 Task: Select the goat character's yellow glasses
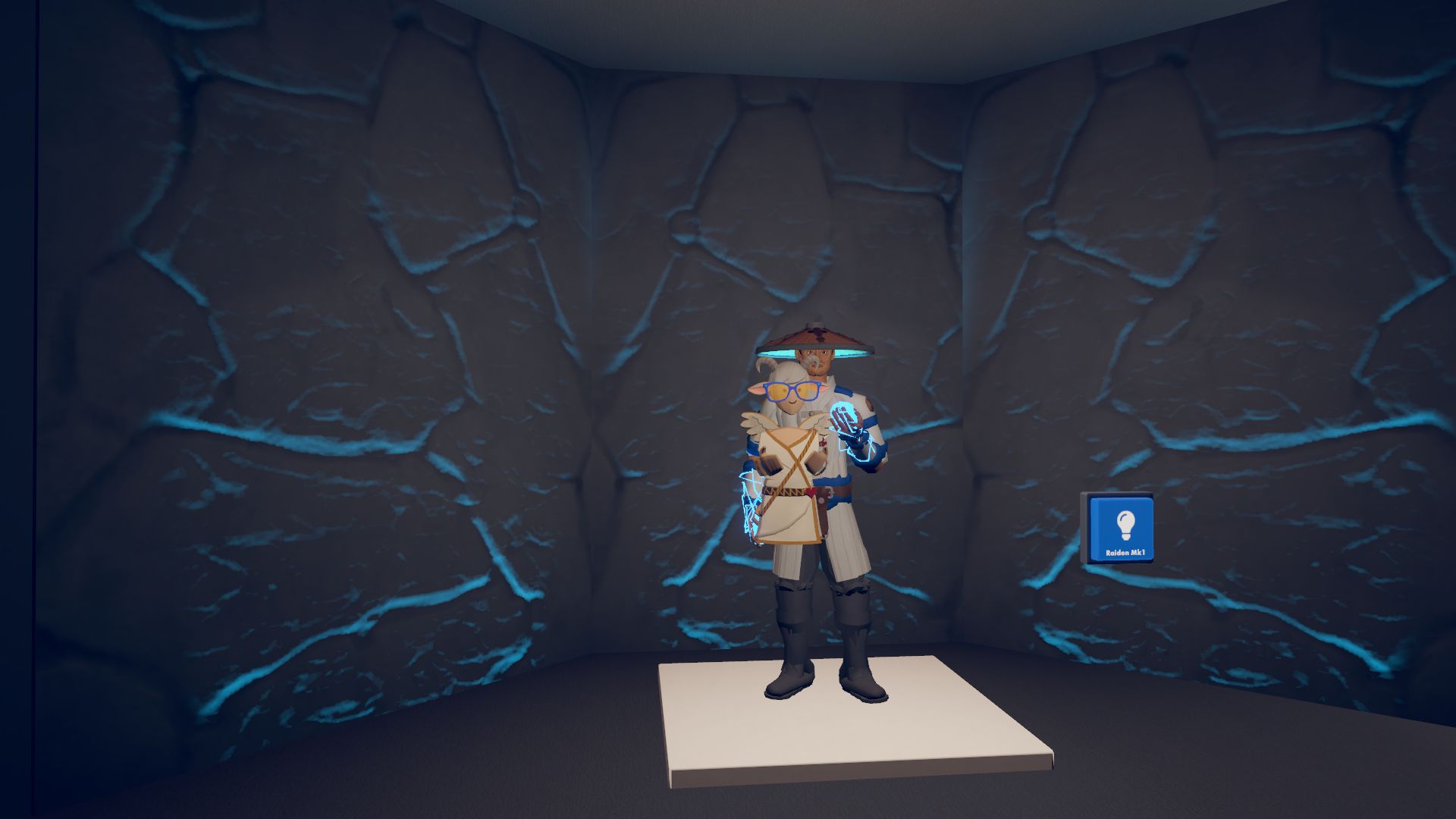tap(791, 391)
